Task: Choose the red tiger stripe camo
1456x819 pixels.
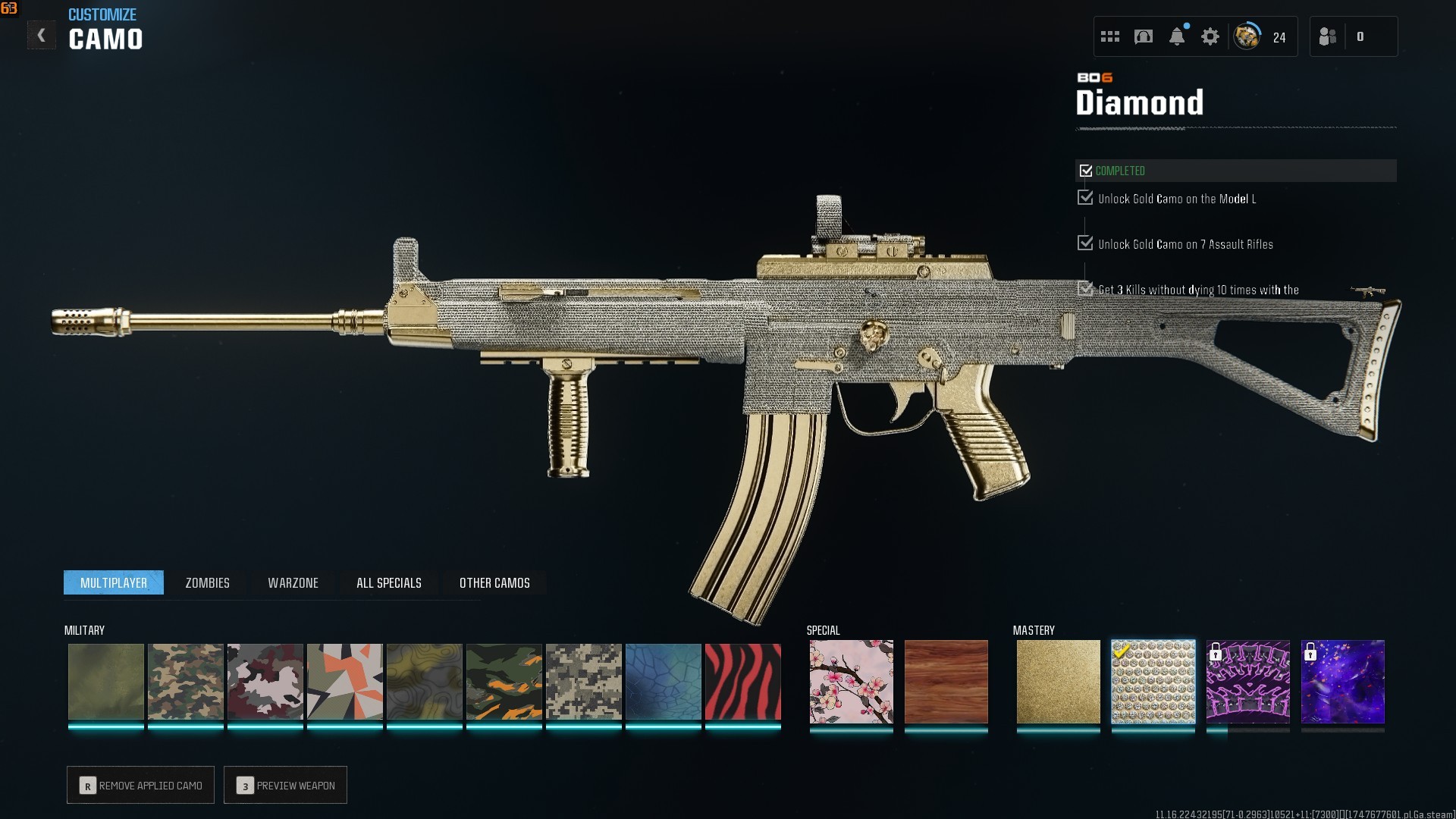Action: [742, 682]
